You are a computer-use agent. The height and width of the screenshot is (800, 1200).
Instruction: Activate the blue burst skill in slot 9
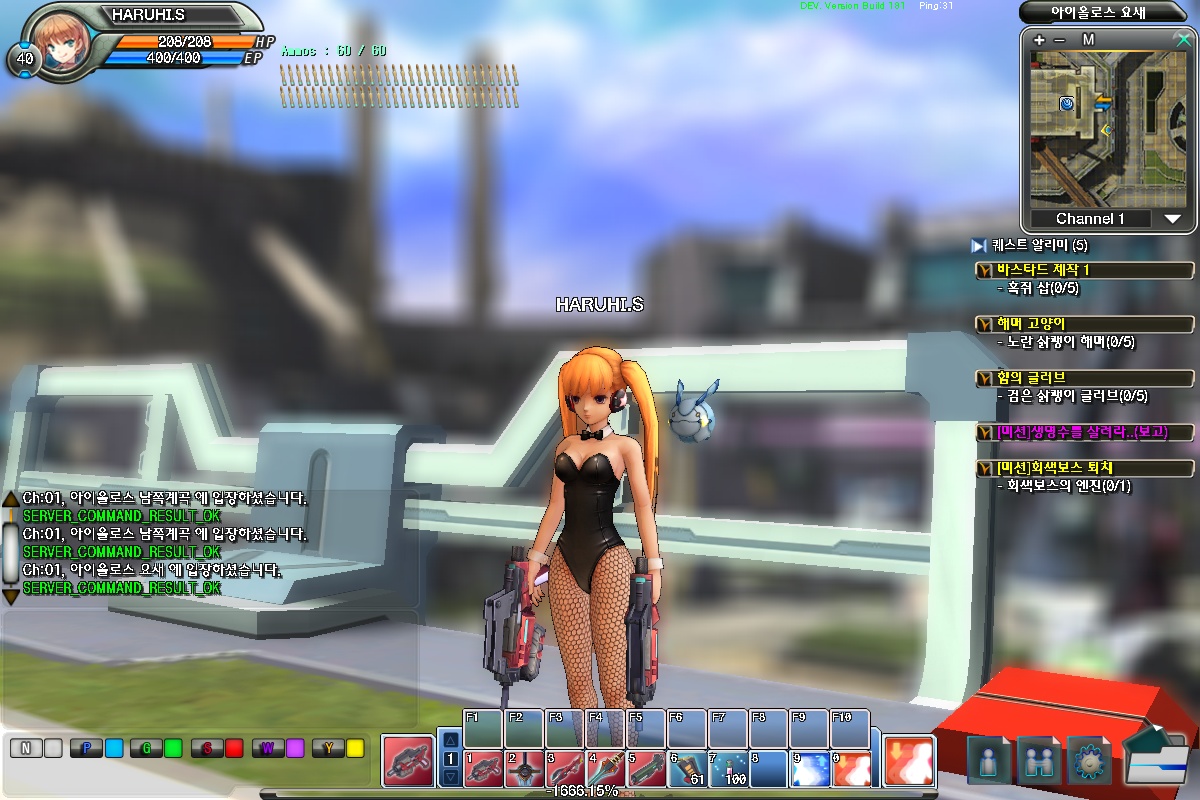[809, 769]
